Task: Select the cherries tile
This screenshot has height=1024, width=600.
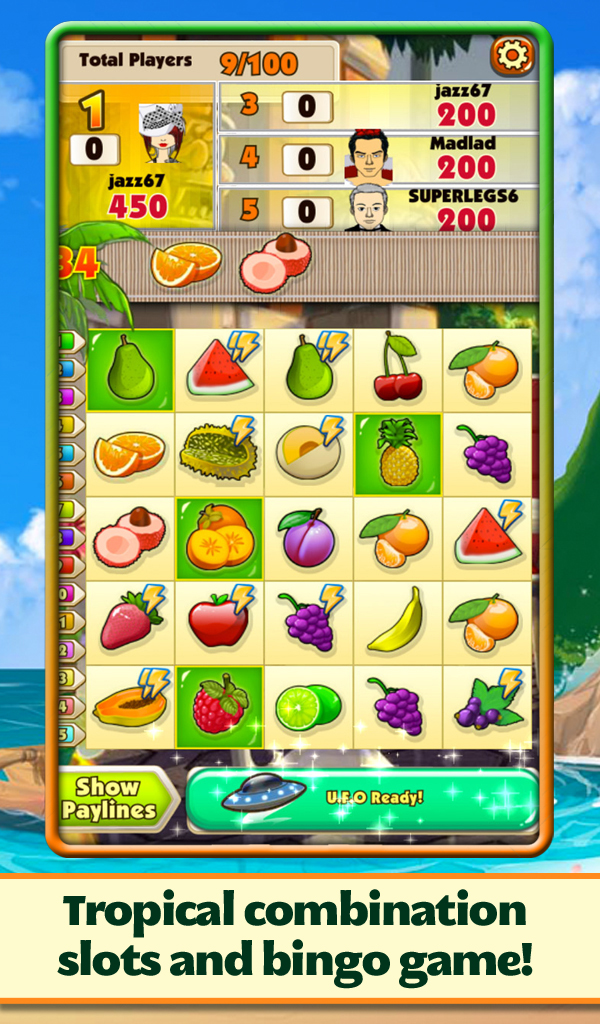Action: pyautogui.click(x=398, y=367)
